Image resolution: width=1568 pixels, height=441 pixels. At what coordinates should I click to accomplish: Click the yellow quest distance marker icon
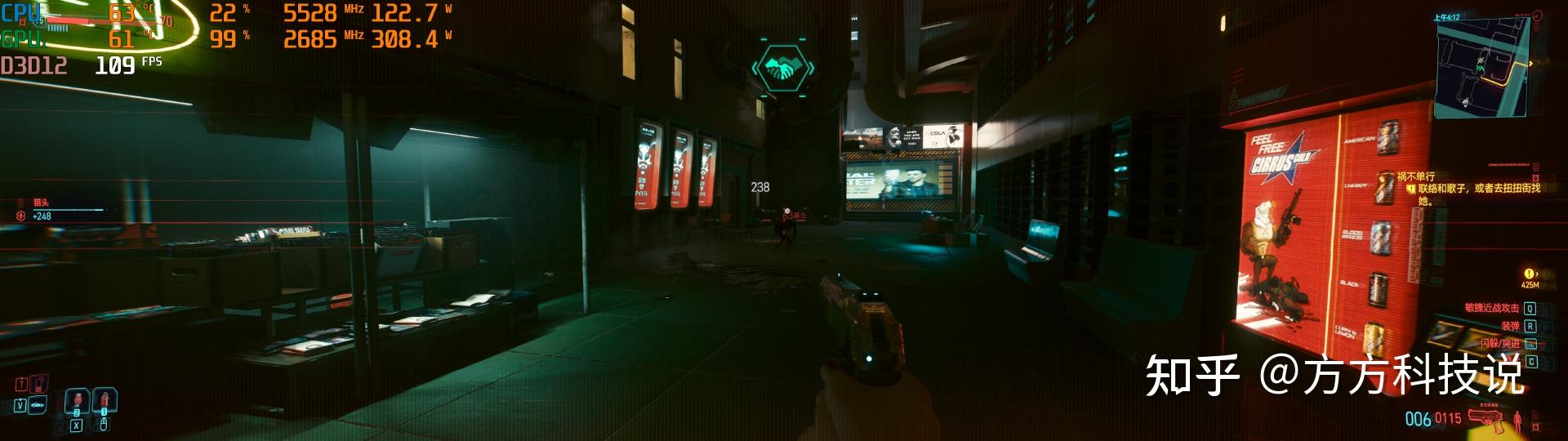[x=1529, y=274]
